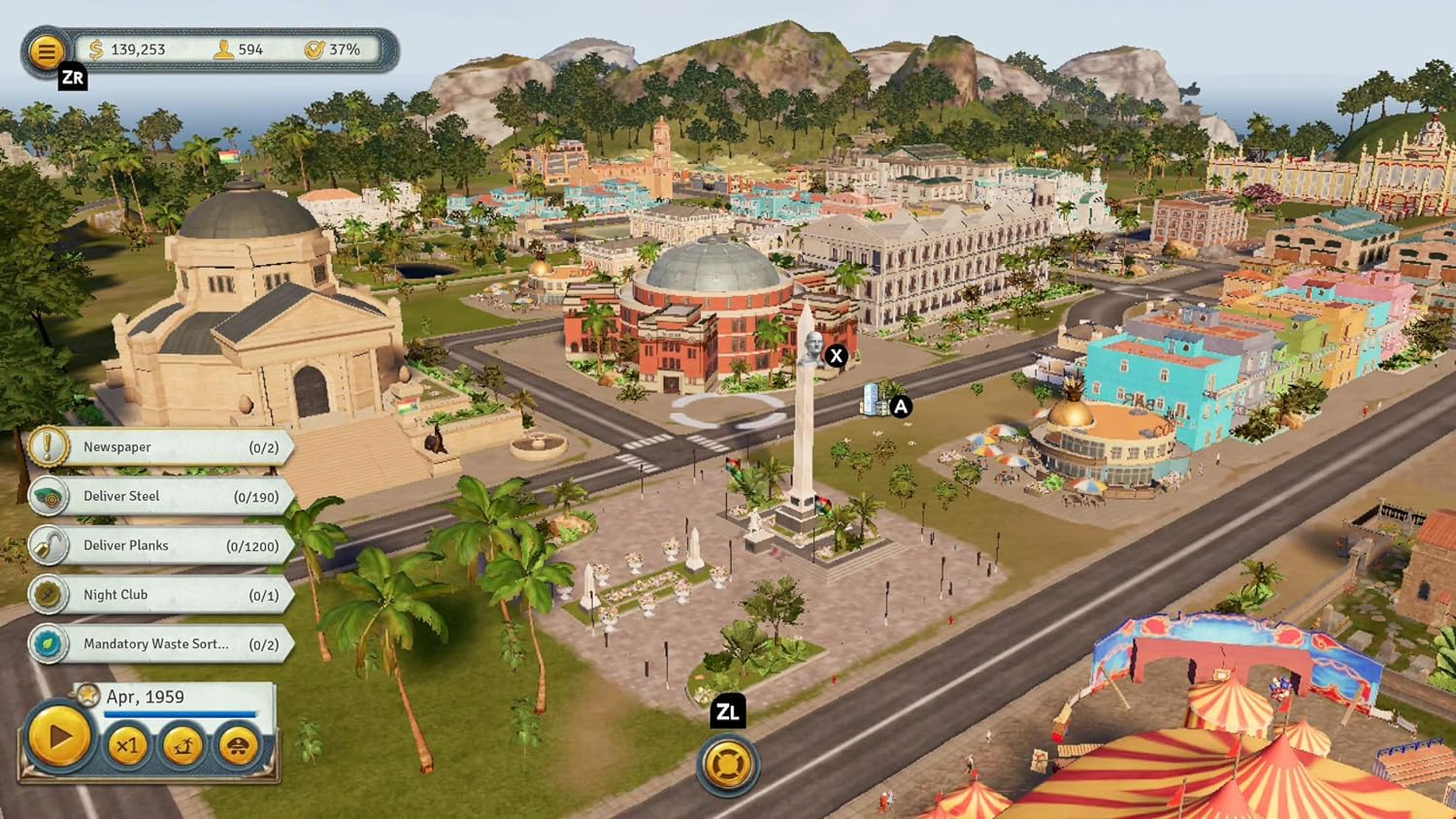This screenshot has height=819, width=1456.
Task: Click the blue month progress bar
Action: coord(180,714)
